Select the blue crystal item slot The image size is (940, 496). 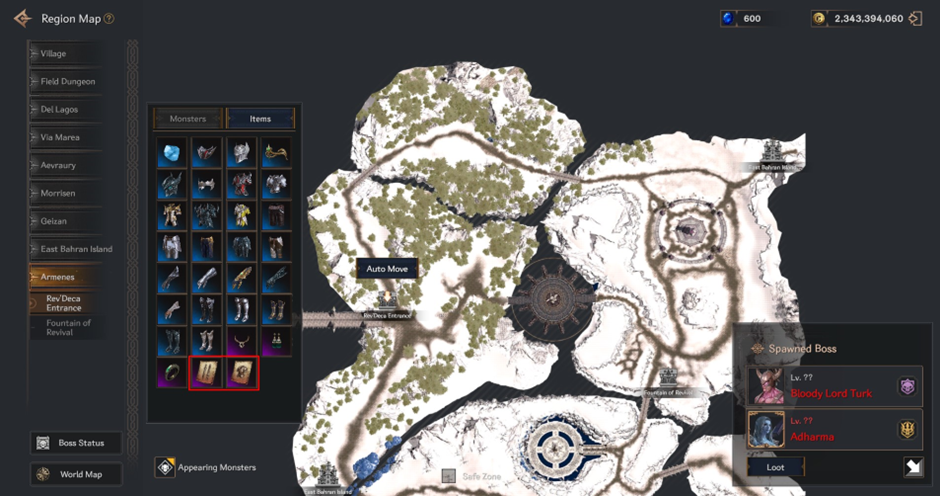[172, 152]
